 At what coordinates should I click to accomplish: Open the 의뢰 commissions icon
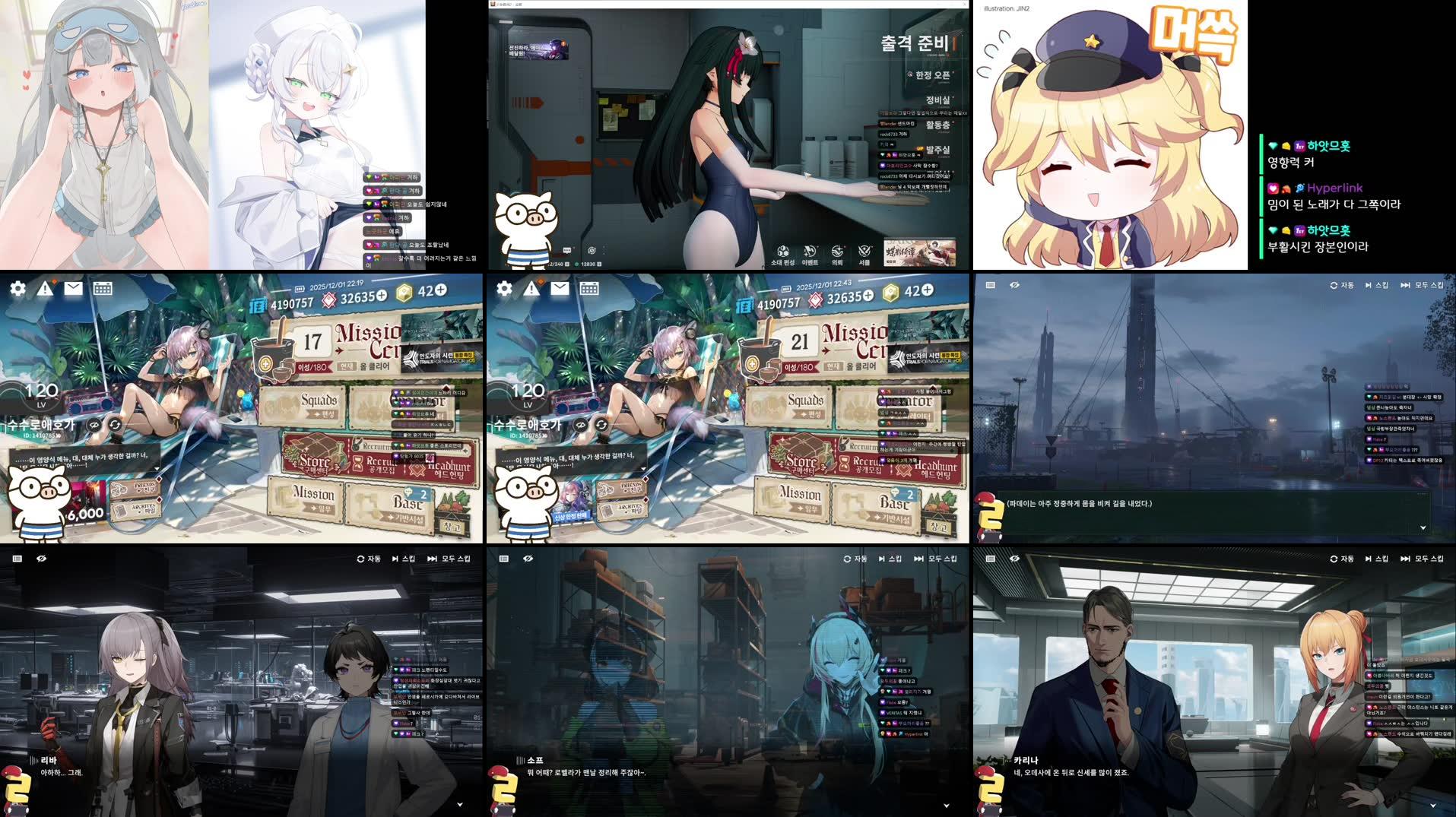tap(836, 251)
